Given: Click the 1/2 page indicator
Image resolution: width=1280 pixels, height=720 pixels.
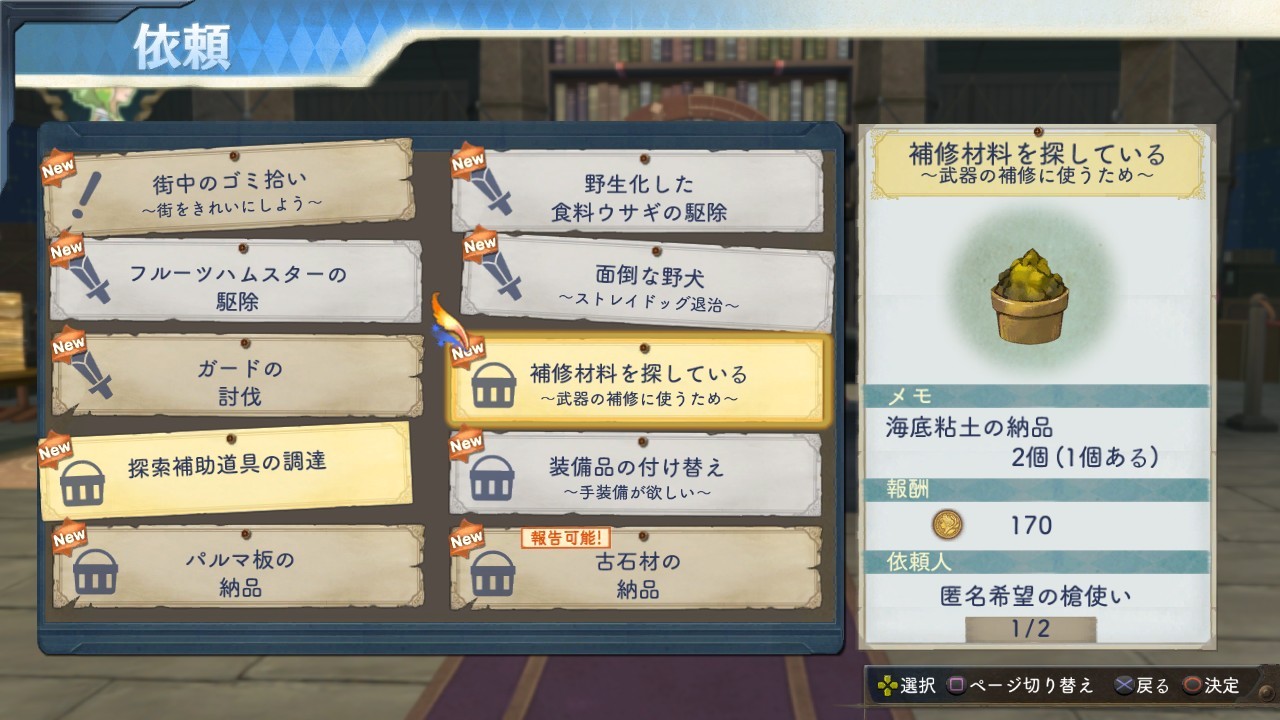Looking at the screenshot, I should [x=1030, y=629].
